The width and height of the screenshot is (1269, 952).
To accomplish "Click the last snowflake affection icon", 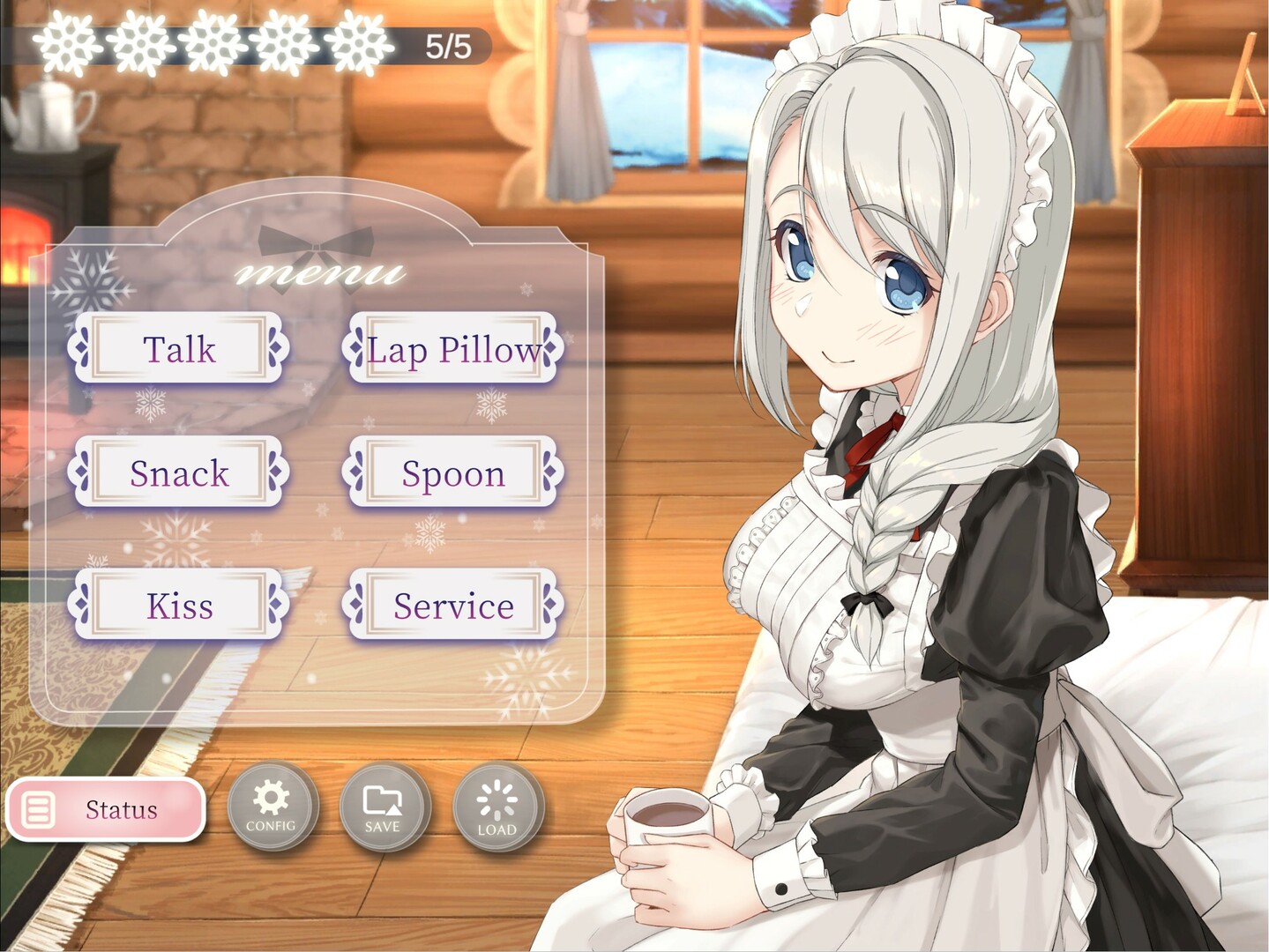I will (x=356, y=41).
